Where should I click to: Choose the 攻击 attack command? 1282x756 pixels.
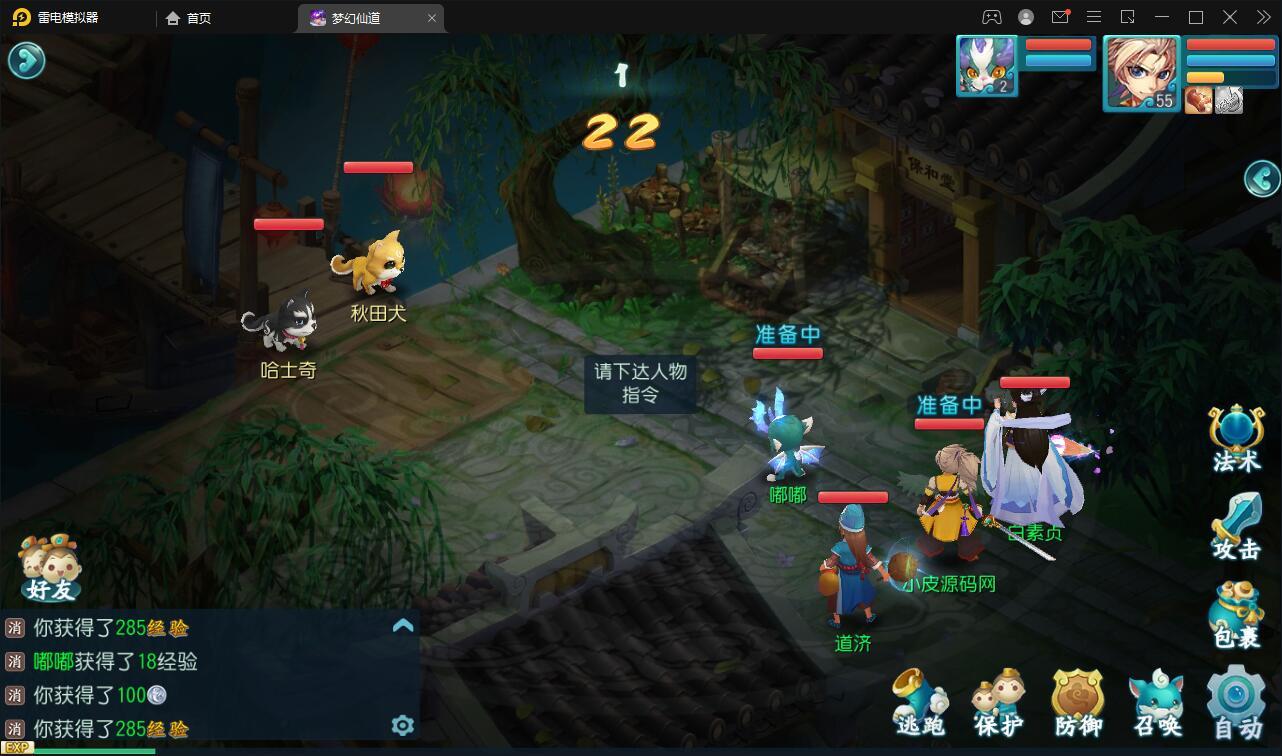coord(1236,527)
